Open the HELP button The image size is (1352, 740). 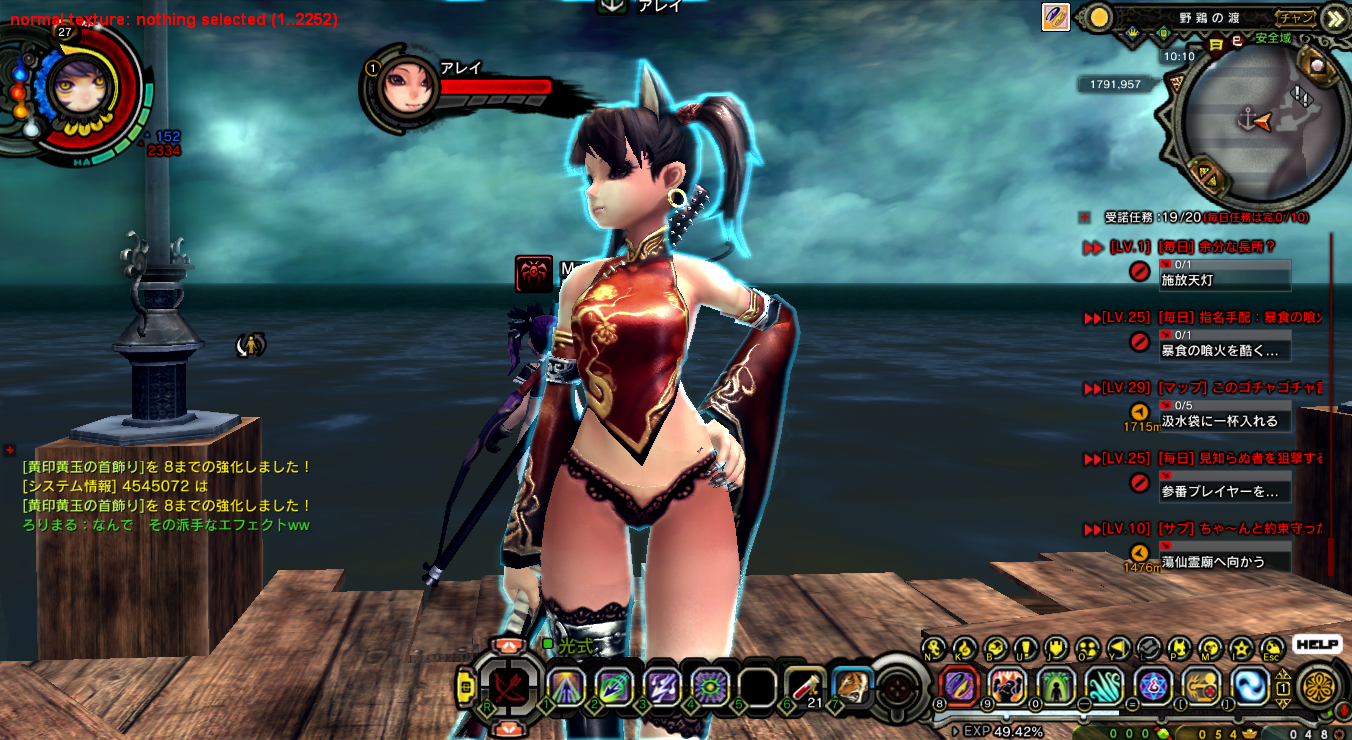click(x=1316, y=645)
